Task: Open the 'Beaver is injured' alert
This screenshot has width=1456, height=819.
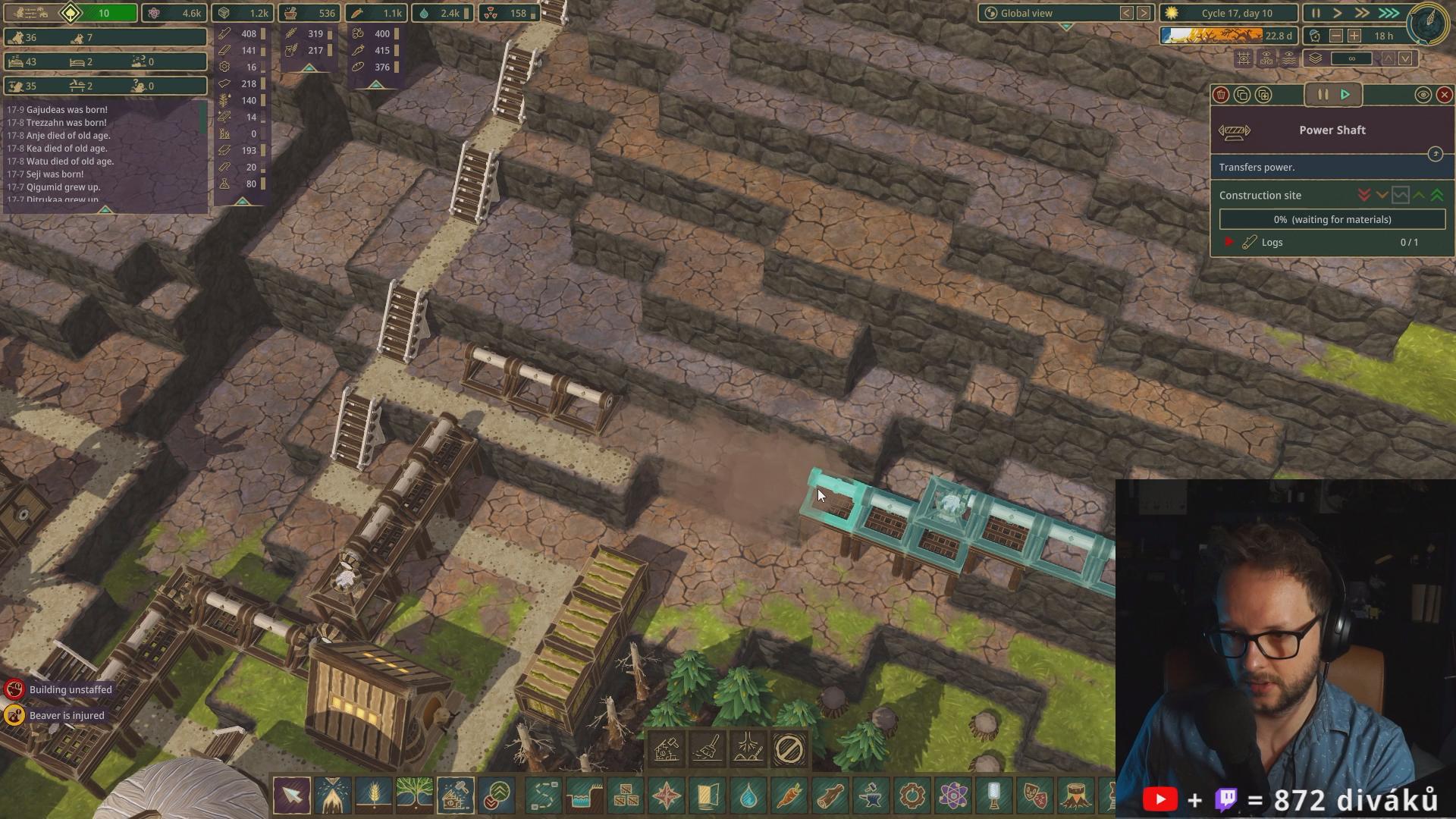Action: point(67,715)
